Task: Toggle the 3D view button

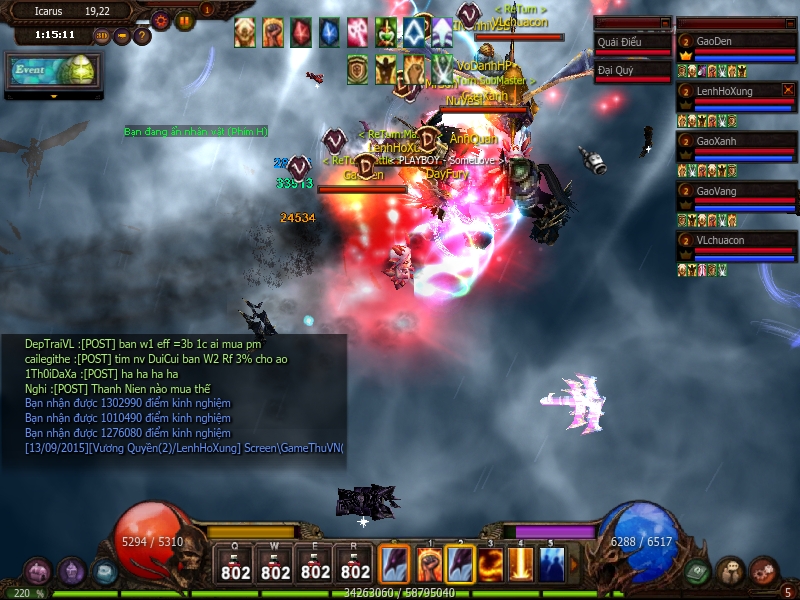Action: point(102,36)
